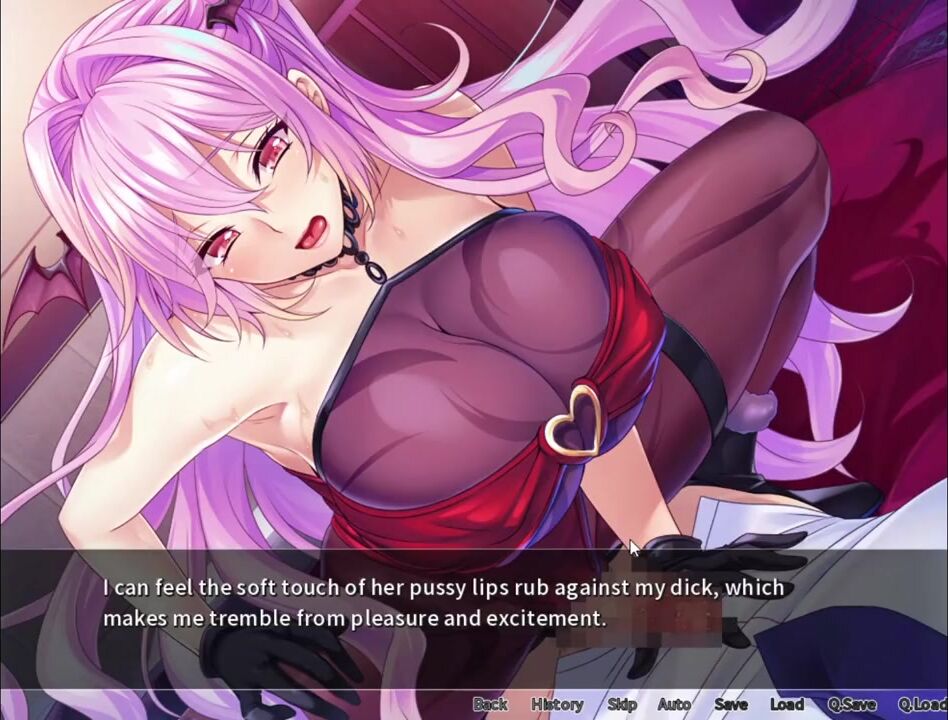Perform a quick save with Q.Save
Image resolution: width=948 pixels, height=720 pixels.
tap(852, 704)
